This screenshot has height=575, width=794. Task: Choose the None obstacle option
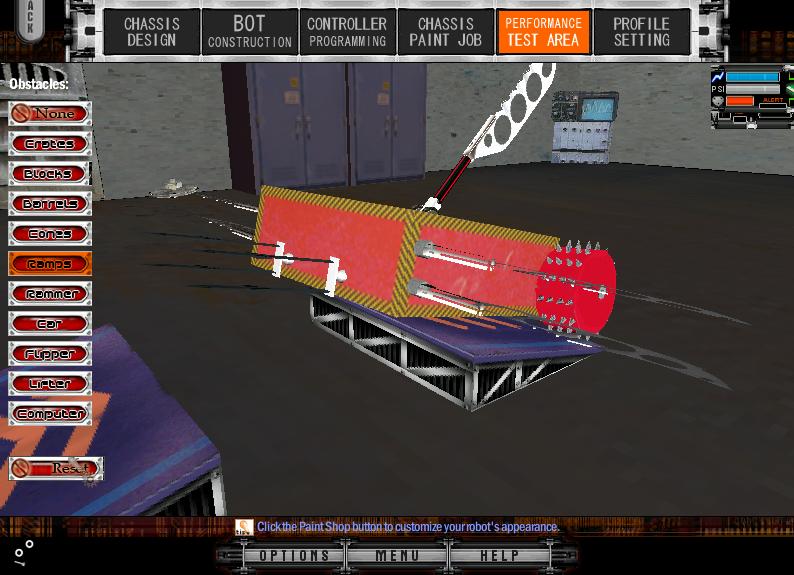50,114
